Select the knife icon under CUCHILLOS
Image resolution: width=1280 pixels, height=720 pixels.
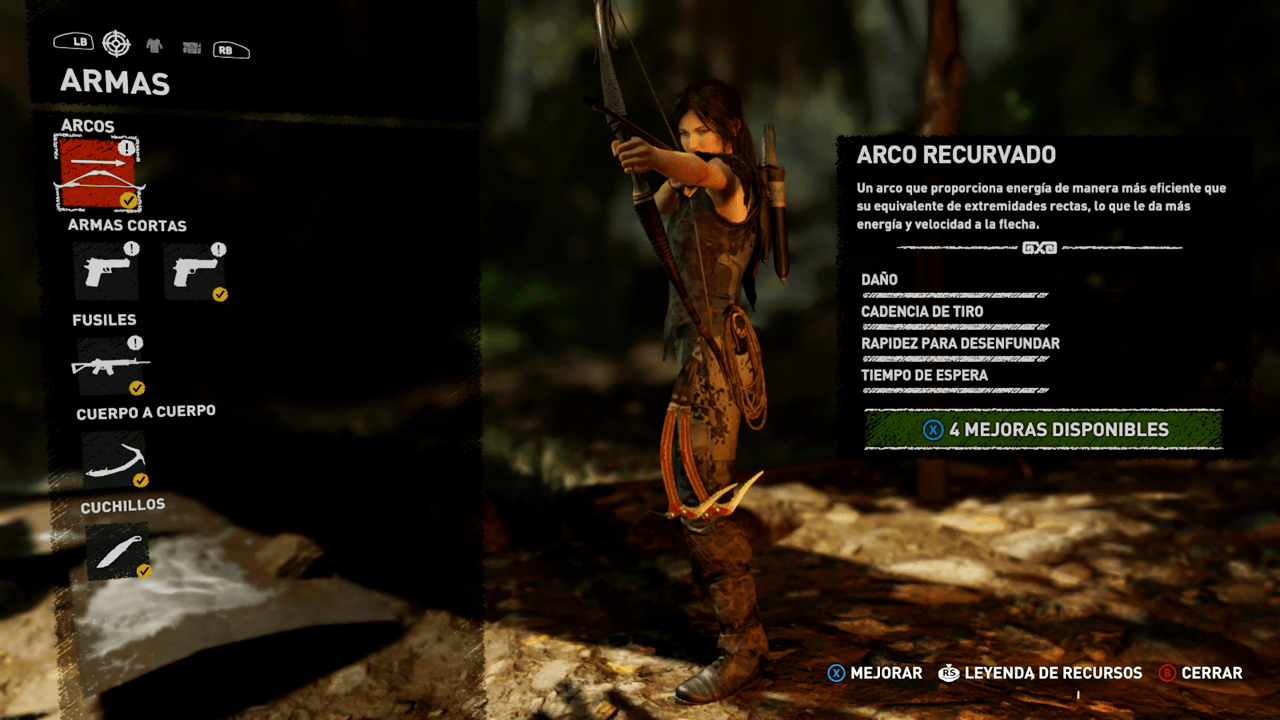coord(118,551)
